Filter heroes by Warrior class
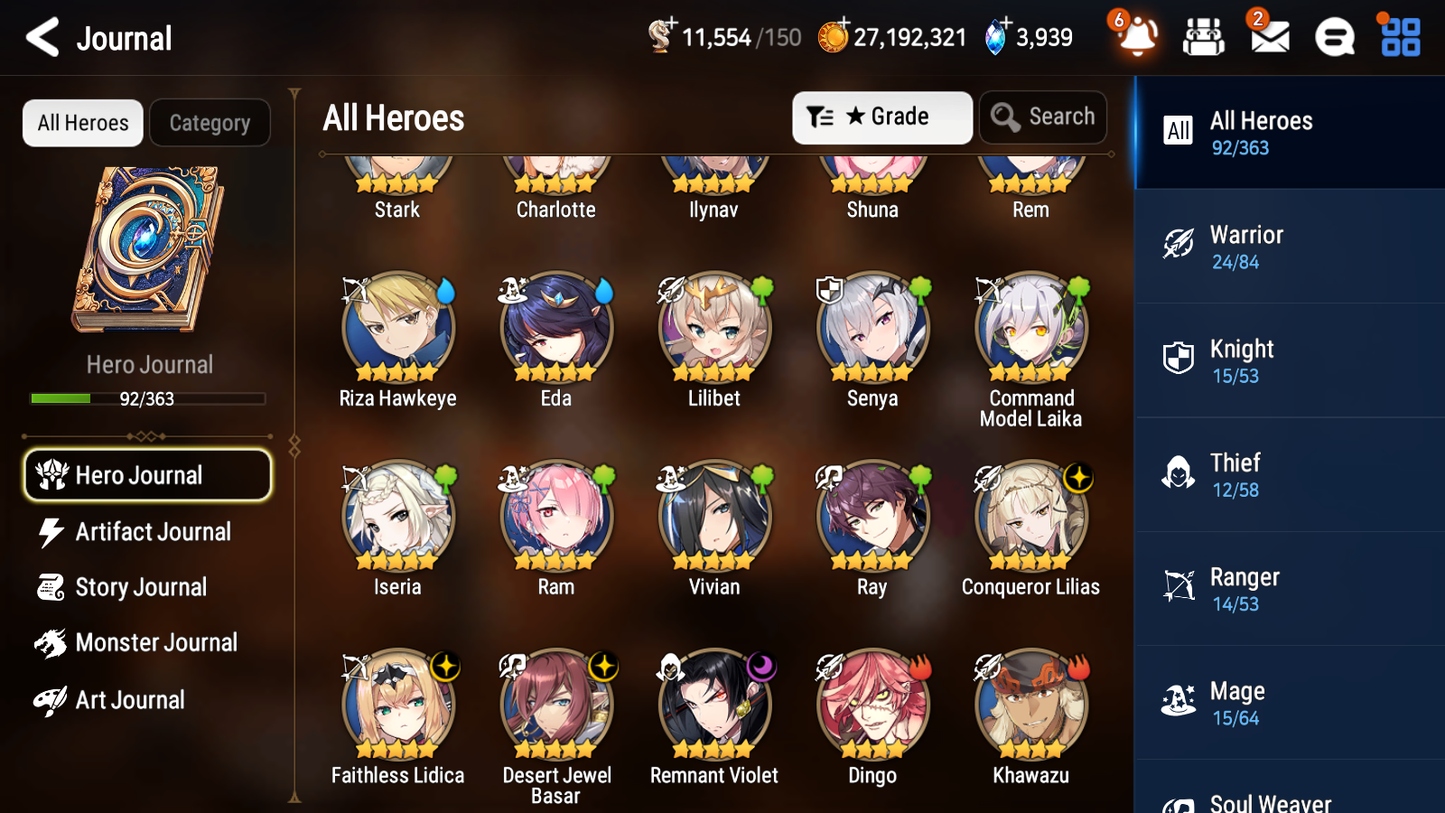 tap(1289, 246)
